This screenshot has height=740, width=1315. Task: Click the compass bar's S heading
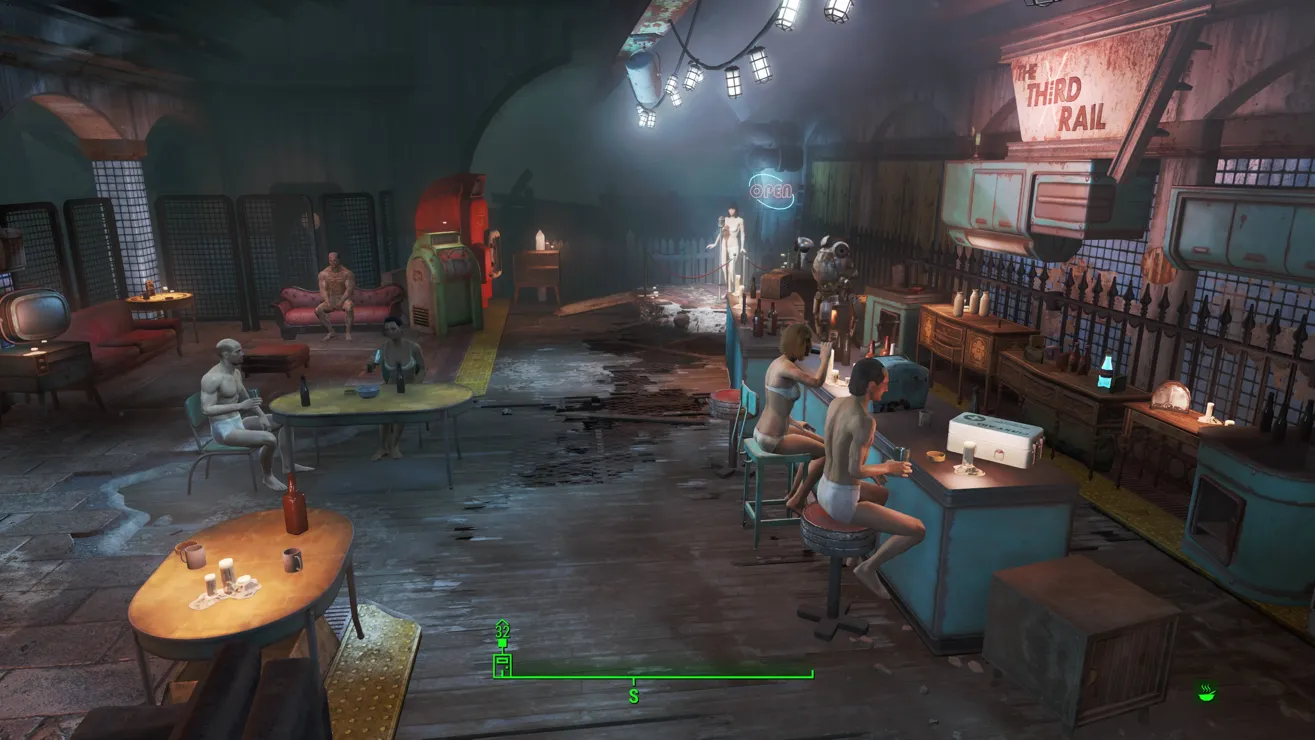coord(633,695)
